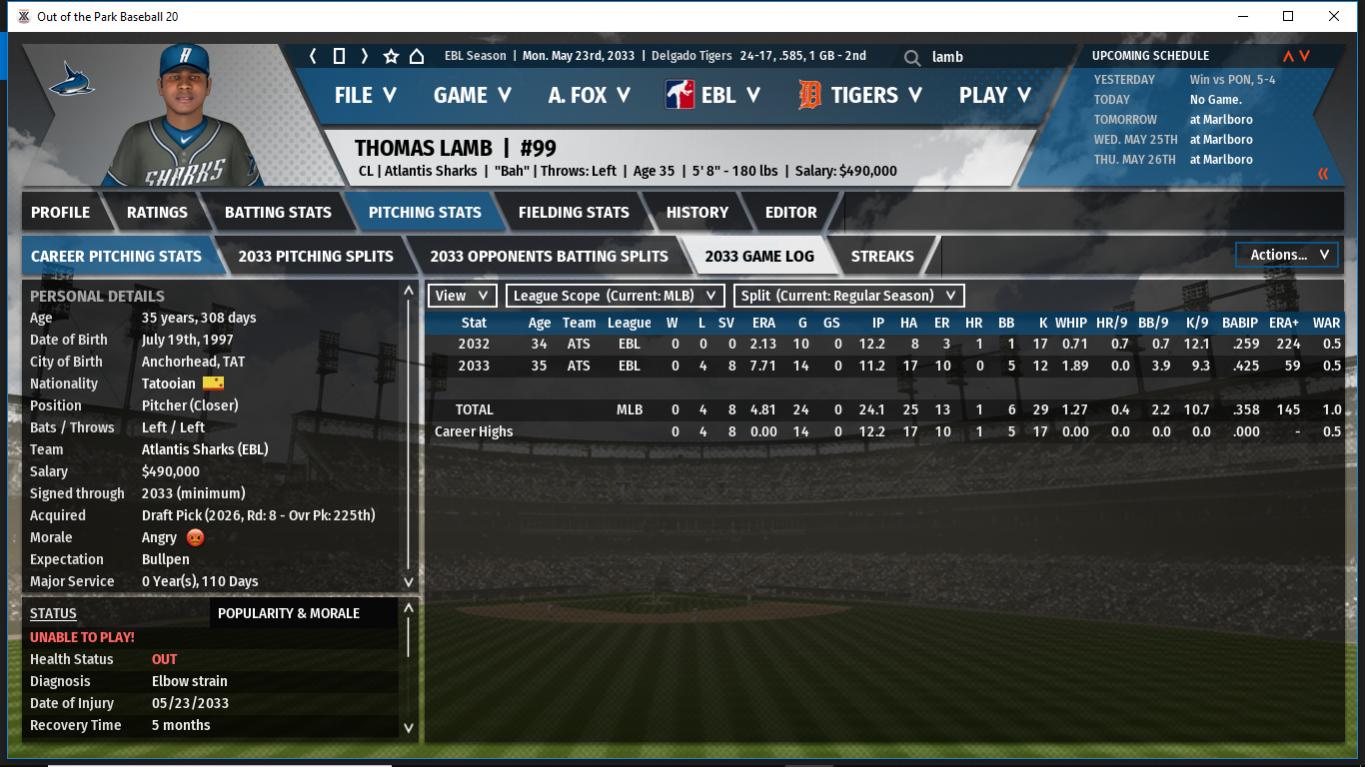View the Batting Stats tab
Screen dimensions: 1365x767
pyautogui.click(x=277, y=212)
